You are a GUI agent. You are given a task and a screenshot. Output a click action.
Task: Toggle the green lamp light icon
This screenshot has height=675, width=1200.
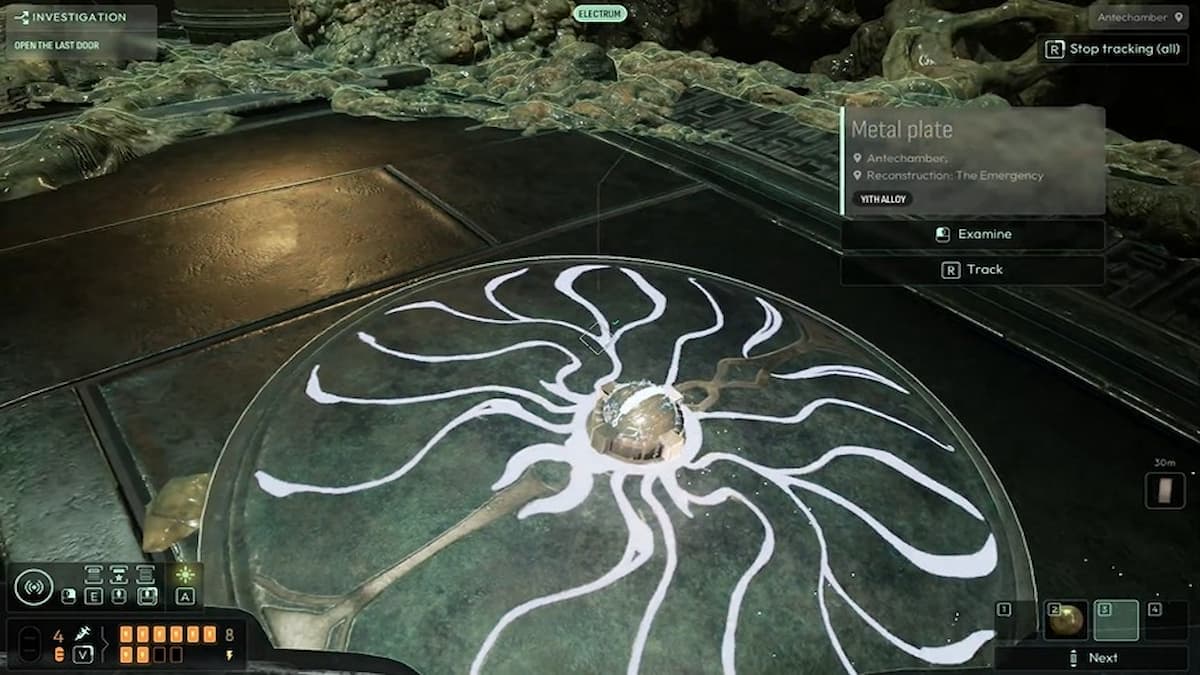(185, 575)
